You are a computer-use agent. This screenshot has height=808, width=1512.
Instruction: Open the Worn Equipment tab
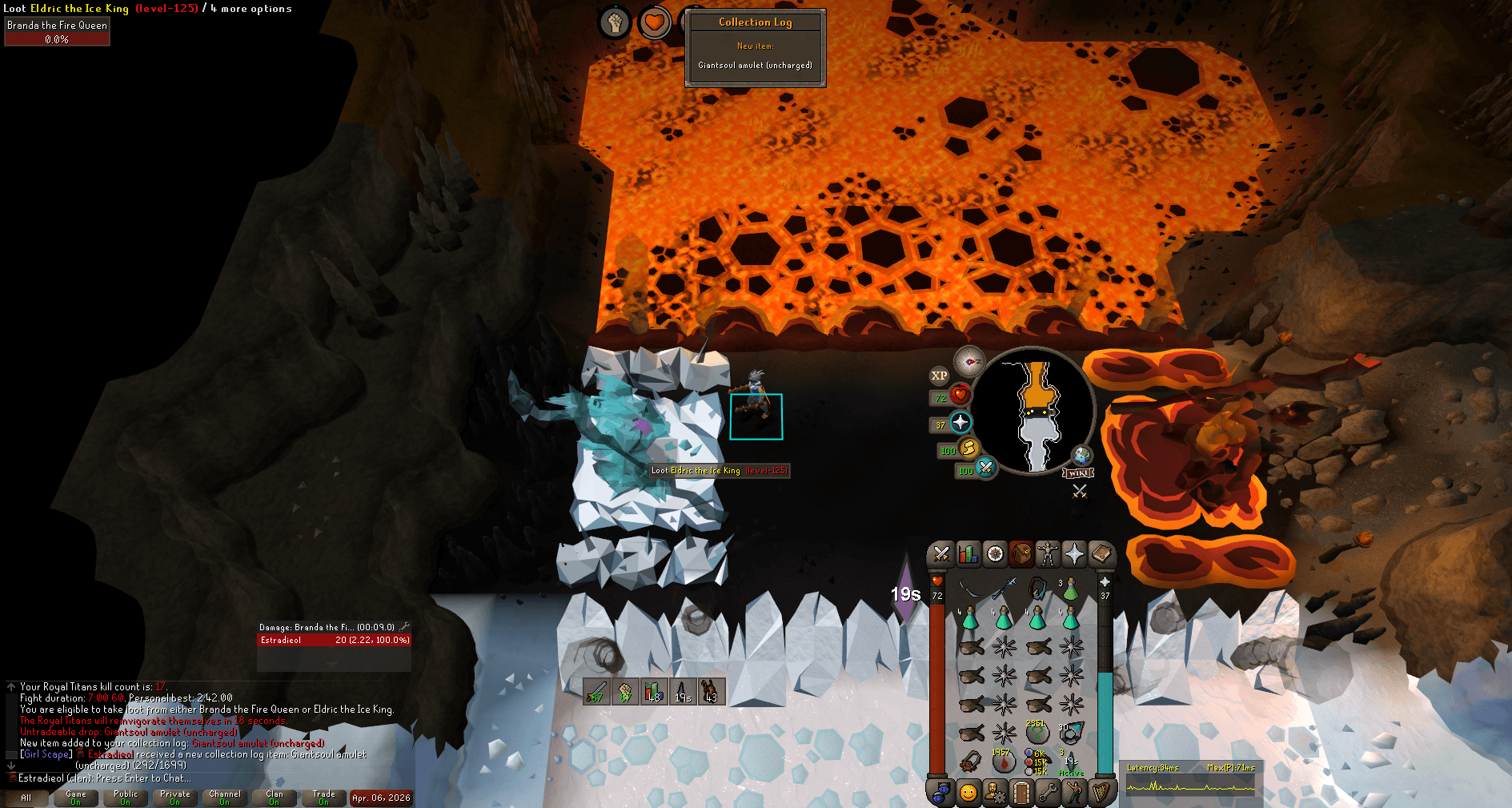1049,554
